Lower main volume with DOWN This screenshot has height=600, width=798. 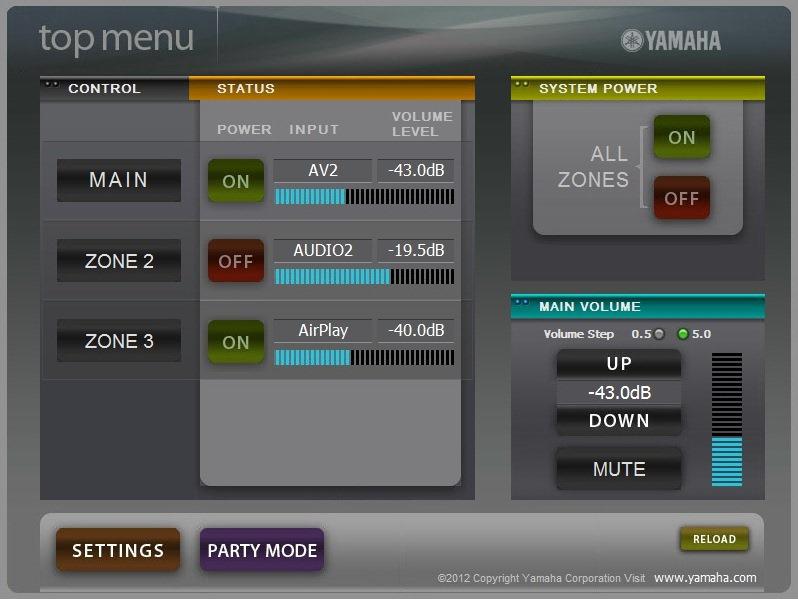click(x=619, y=421)
